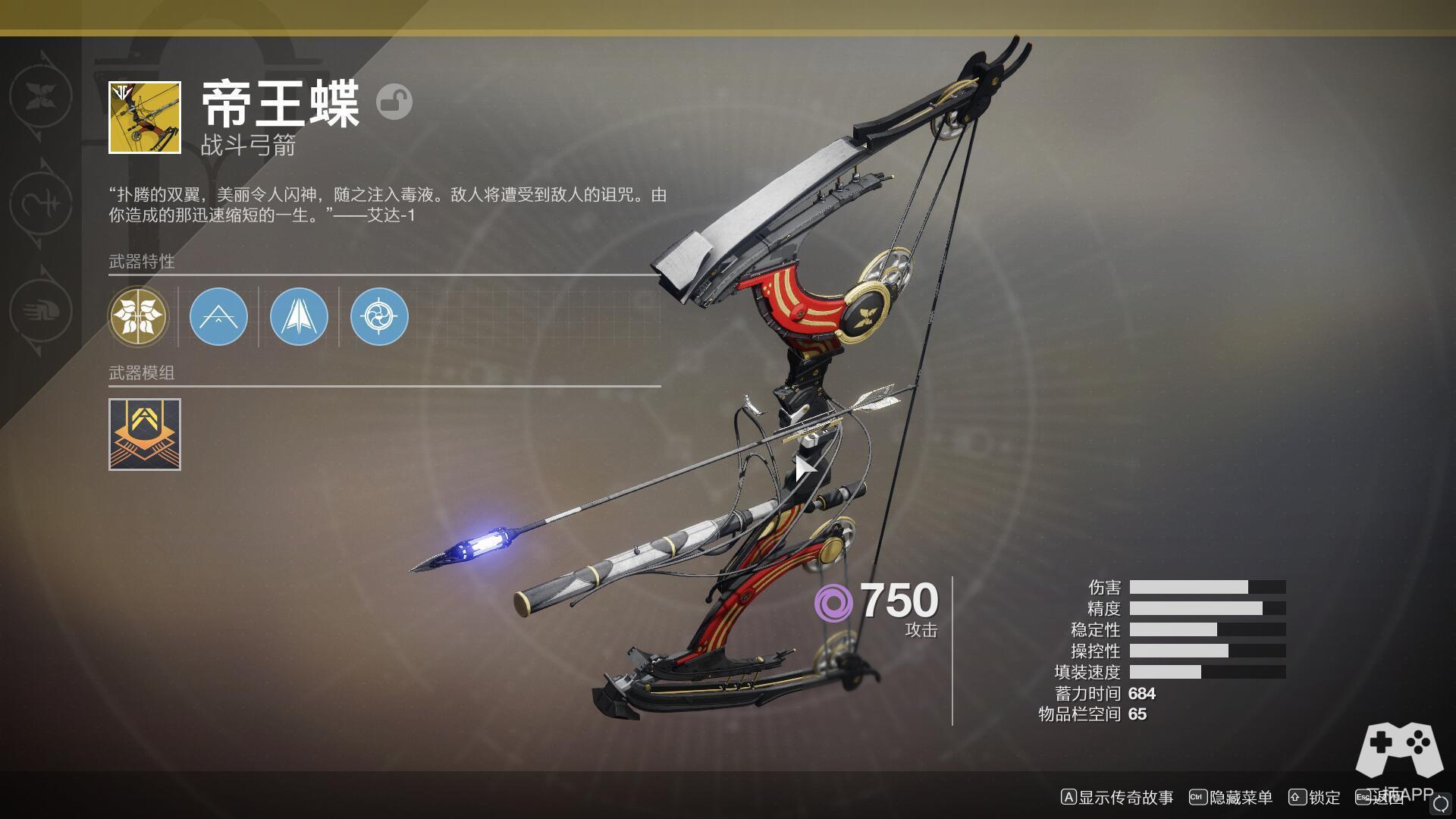Click the gamepad APP watermark logo
The image size is (1456, 819).
coord(1399,751)
